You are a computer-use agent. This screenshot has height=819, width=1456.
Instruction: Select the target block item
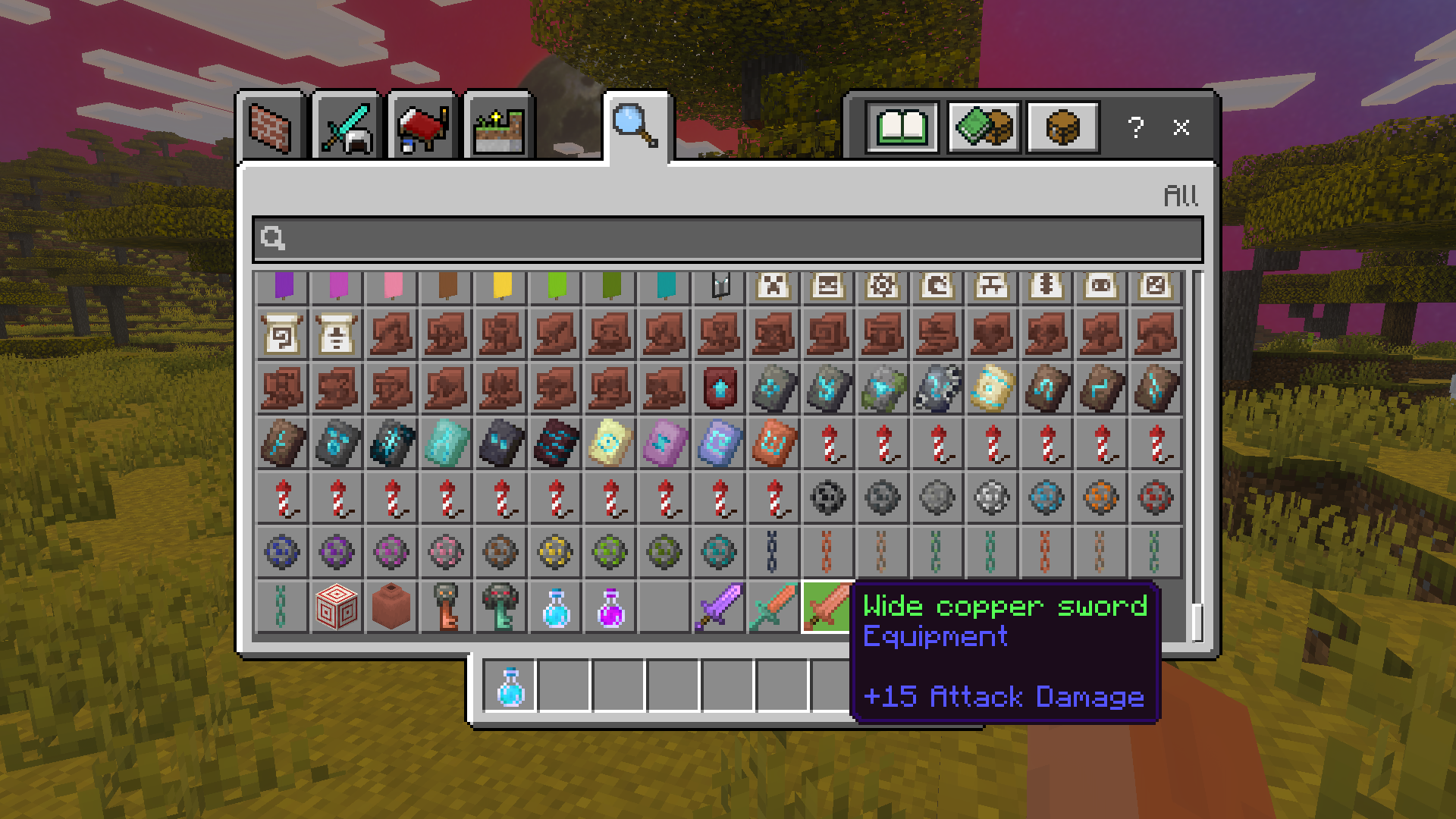click(x=337, y=607)
